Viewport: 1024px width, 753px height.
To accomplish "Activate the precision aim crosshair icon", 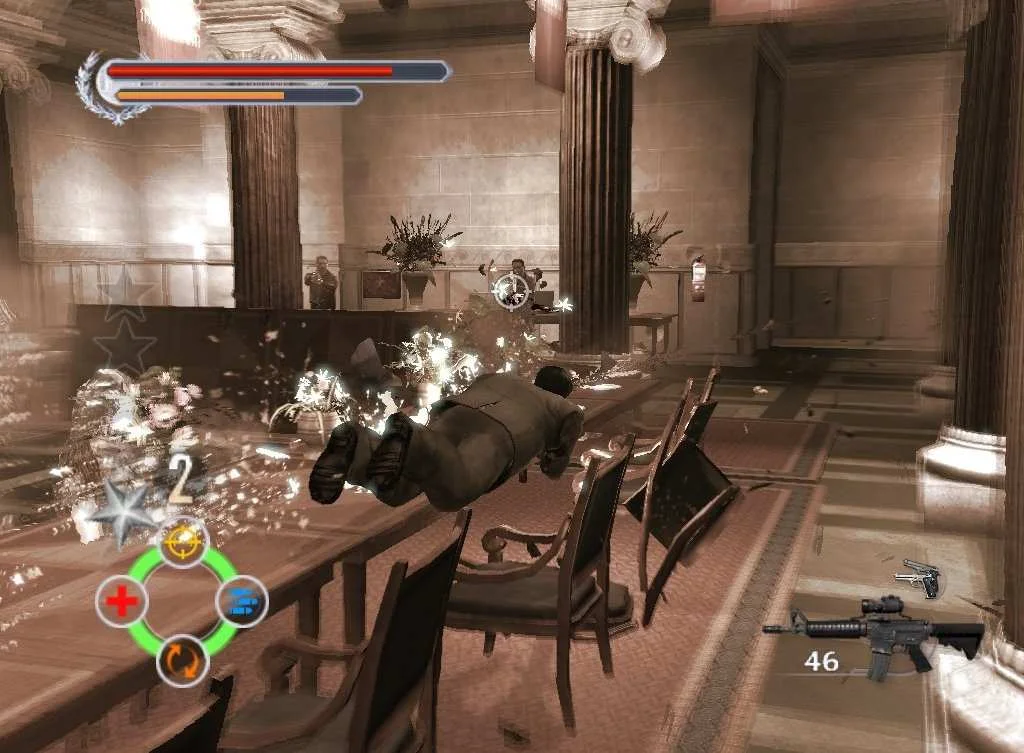I will pyautogui.click(x=182, y=541).
